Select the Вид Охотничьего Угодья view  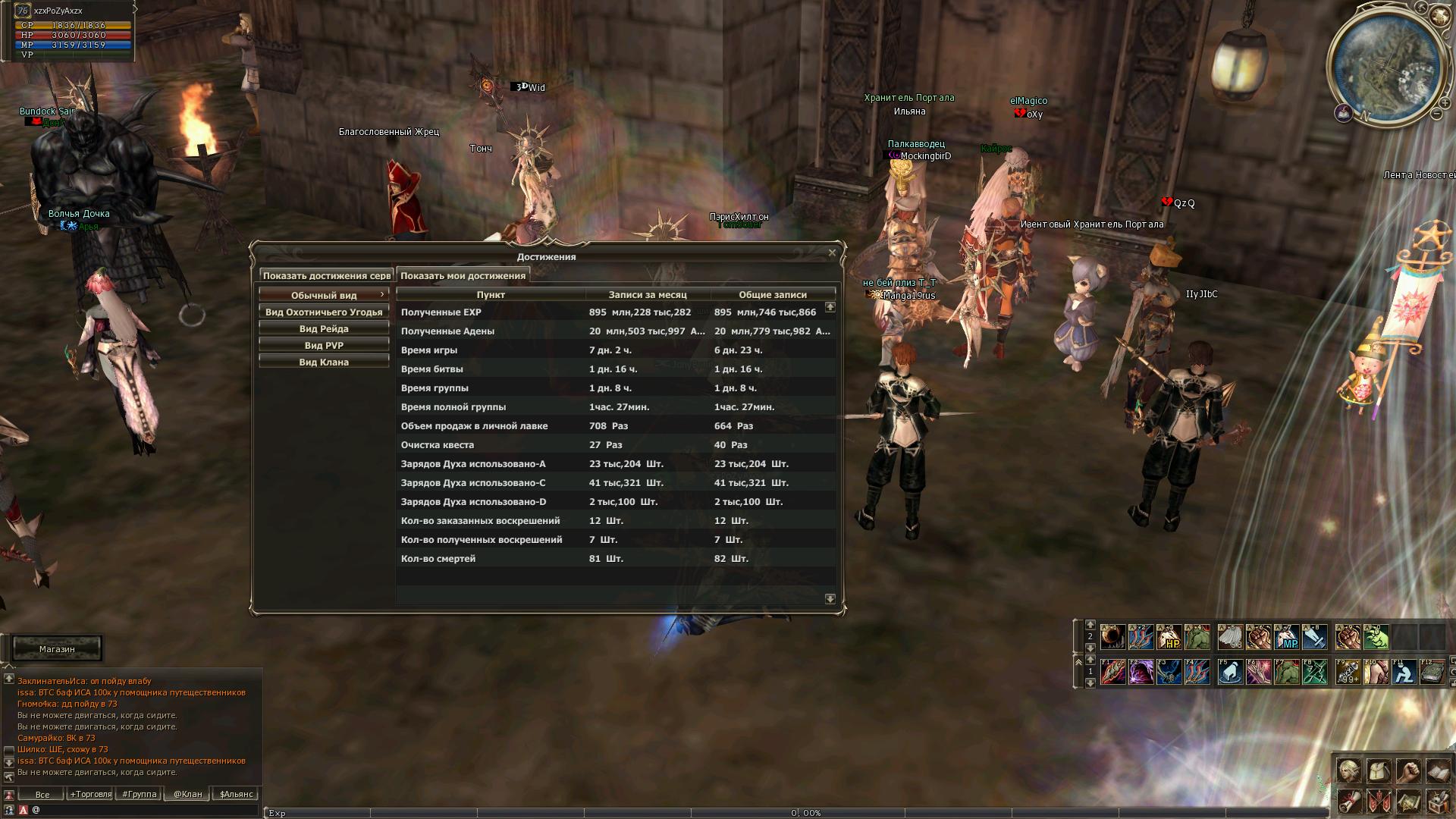tap(324, 312)
